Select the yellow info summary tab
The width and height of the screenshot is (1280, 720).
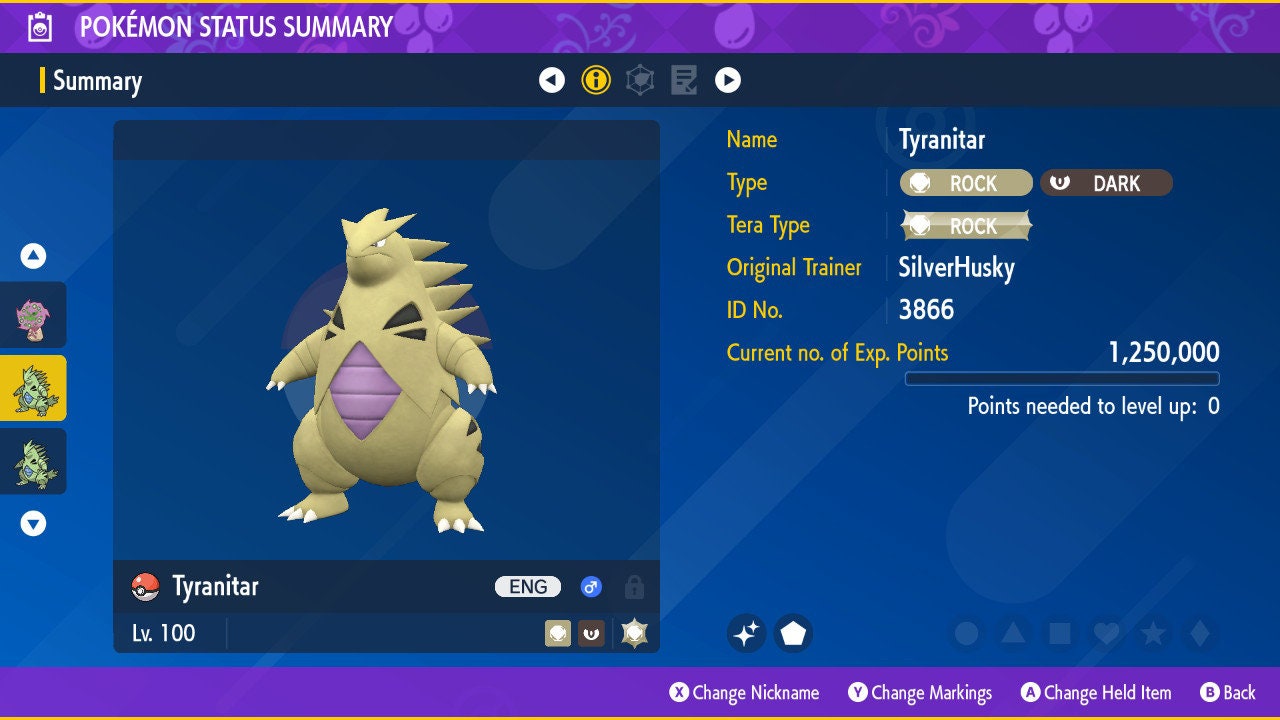pos(596,80)
